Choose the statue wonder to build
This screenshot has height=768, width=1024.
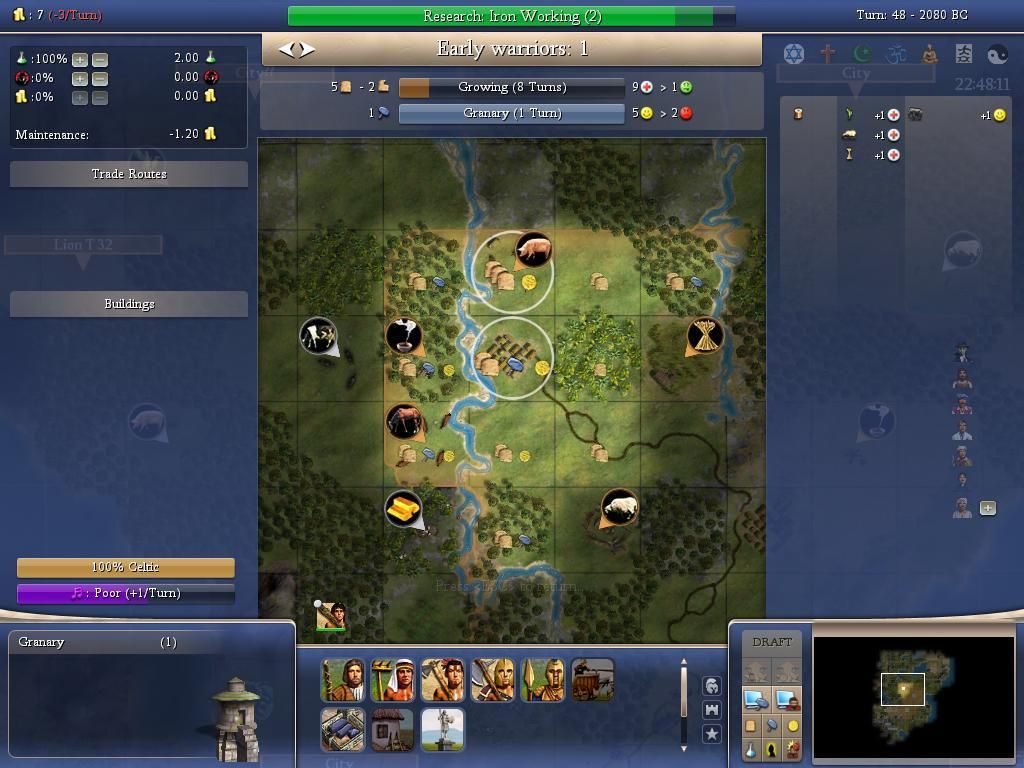coord(442,730)
